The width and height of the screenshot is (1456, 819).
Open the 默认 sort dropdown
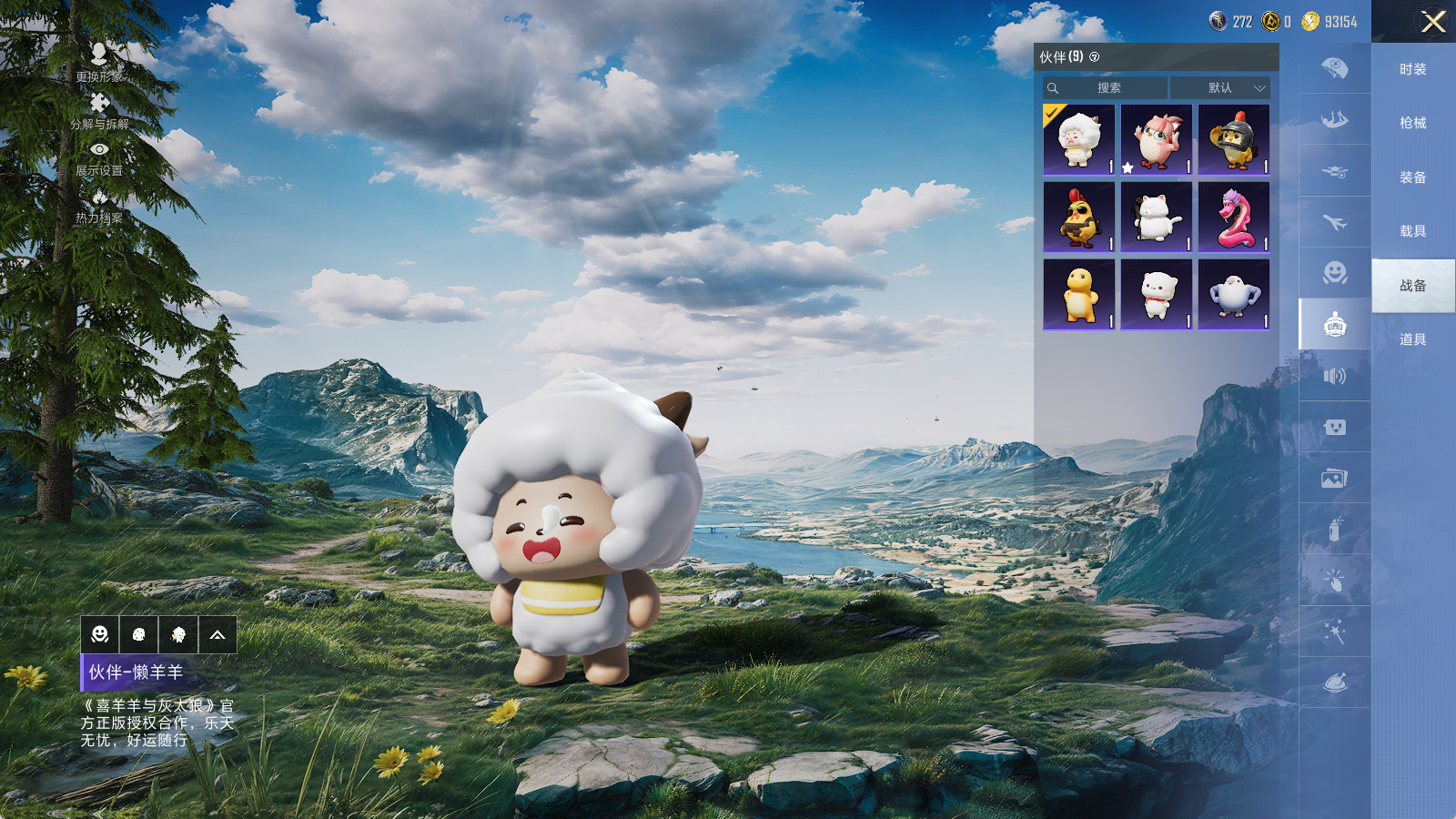pos(1220,88)
